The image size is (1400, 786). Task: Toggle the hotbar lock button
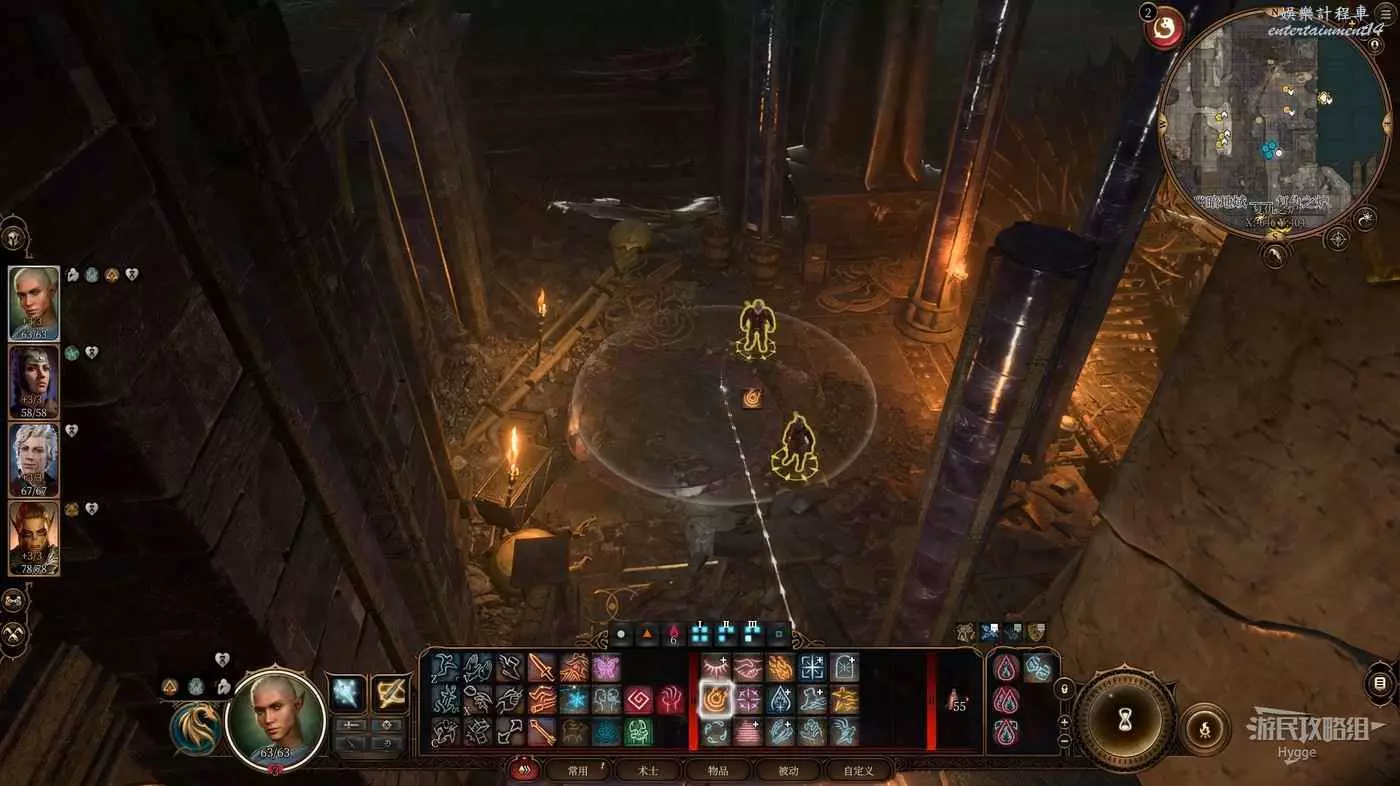pyautogui.click(x=1066, y=689)
